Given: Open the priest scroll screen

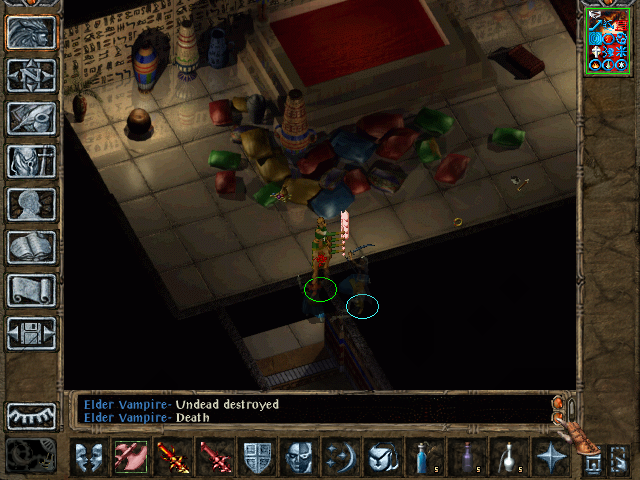Looking at the screenshot, I should tap(31, 290).
